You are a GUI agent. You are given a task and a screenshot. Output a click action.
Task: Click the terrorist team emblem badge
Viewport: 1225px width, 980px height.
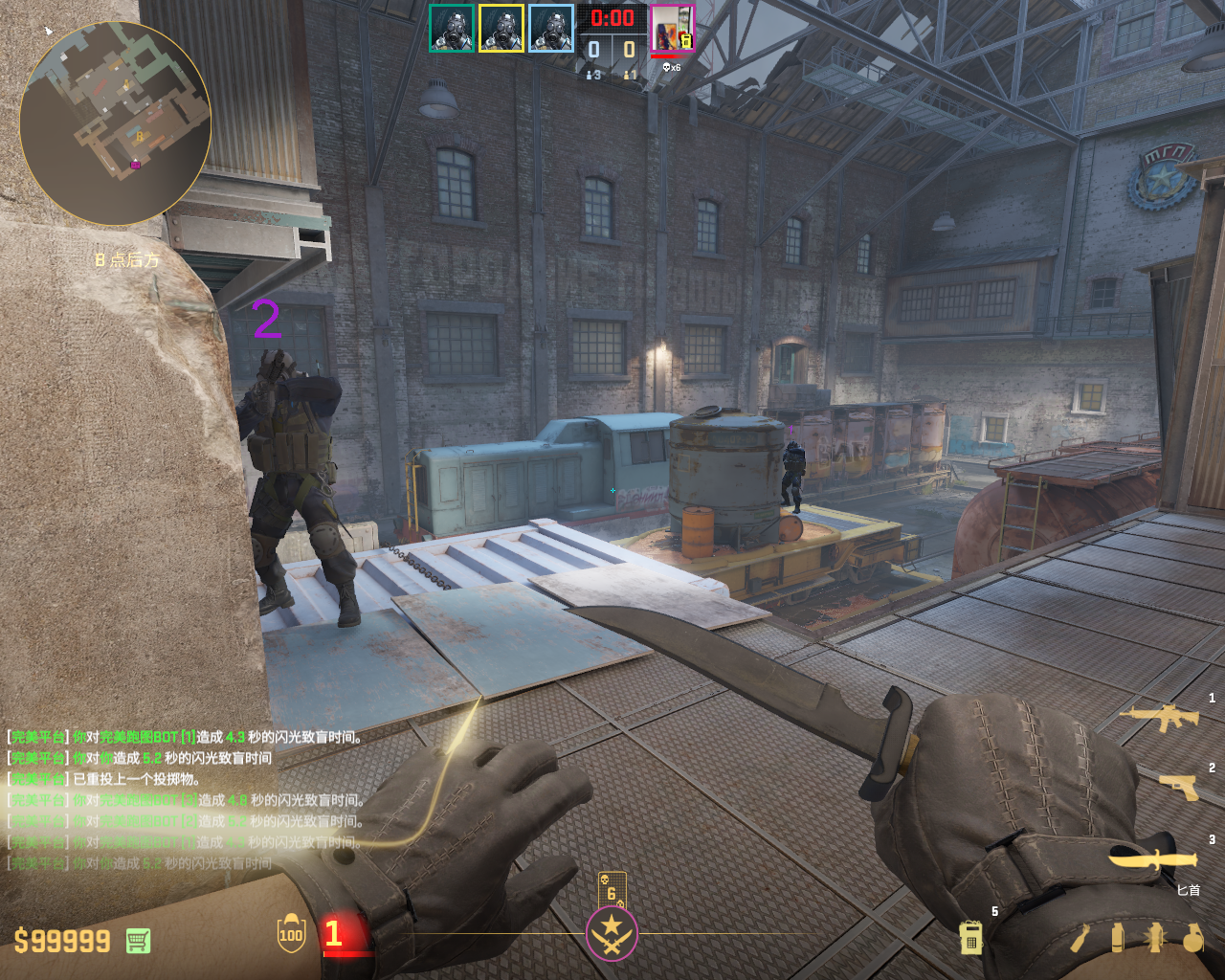click(612, 933)
